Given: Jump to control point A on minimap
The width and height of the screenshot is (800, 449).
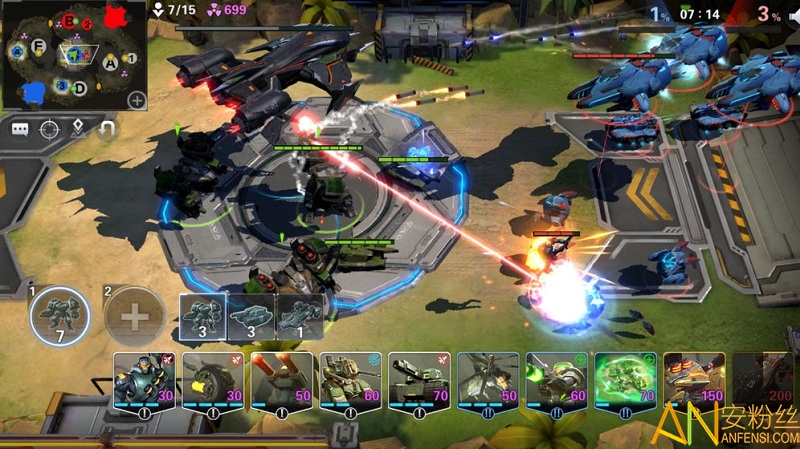Looking at the screenshot, I should [x=110, y=62].
